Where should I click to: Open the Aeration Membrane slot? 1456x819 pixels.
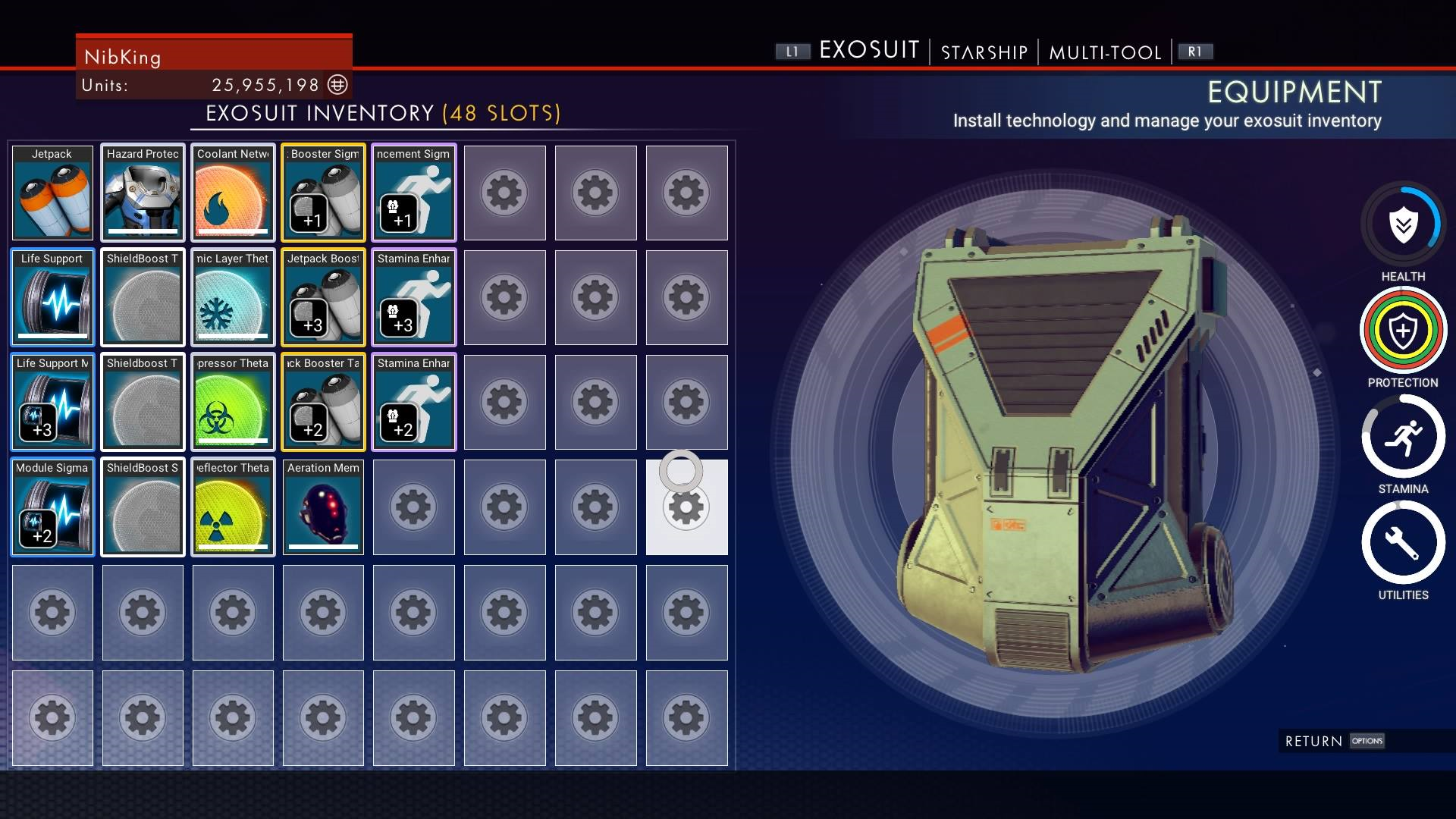click(x=323, y=507)
